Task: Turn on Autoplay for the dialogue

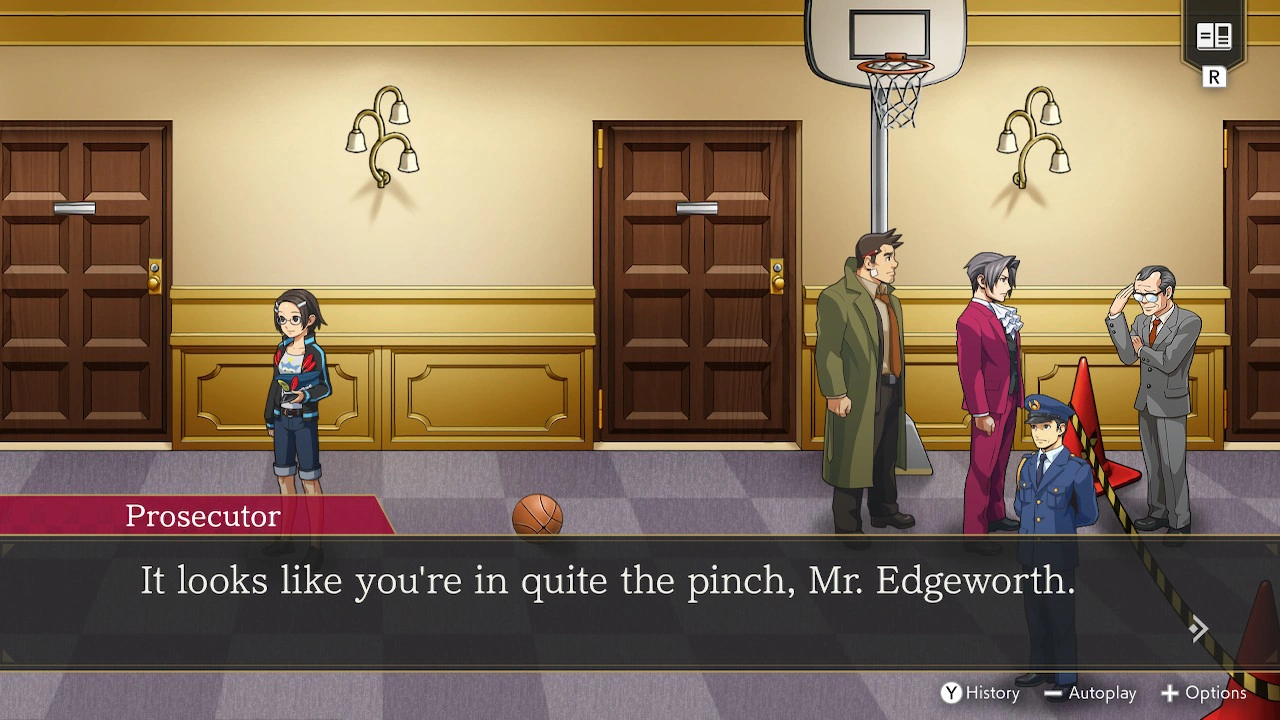Action: point(1090,692)
